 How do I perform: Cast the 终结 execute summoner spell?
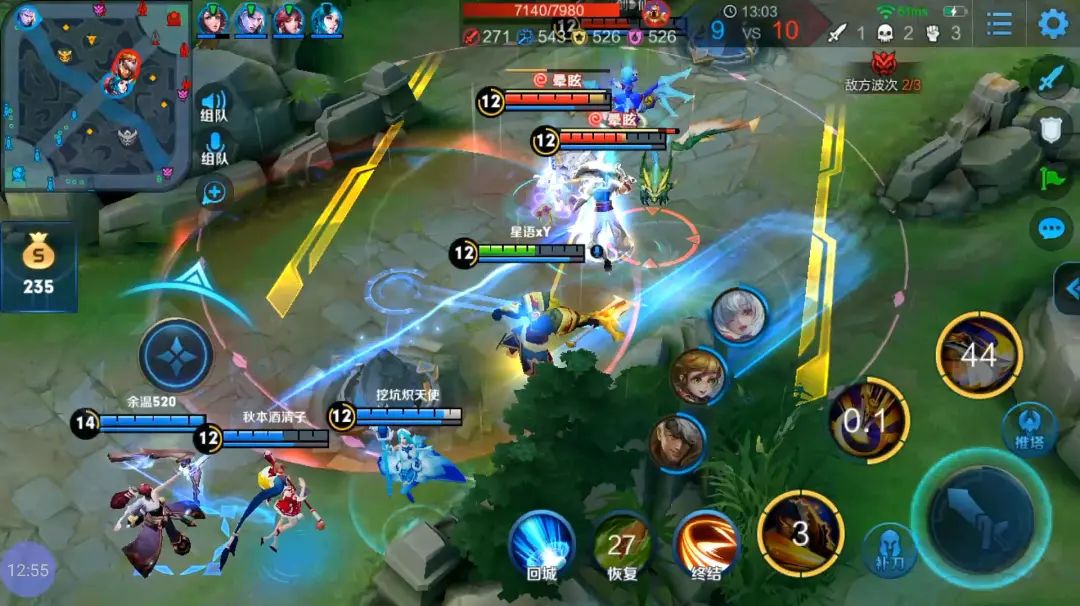coord(706,546)
